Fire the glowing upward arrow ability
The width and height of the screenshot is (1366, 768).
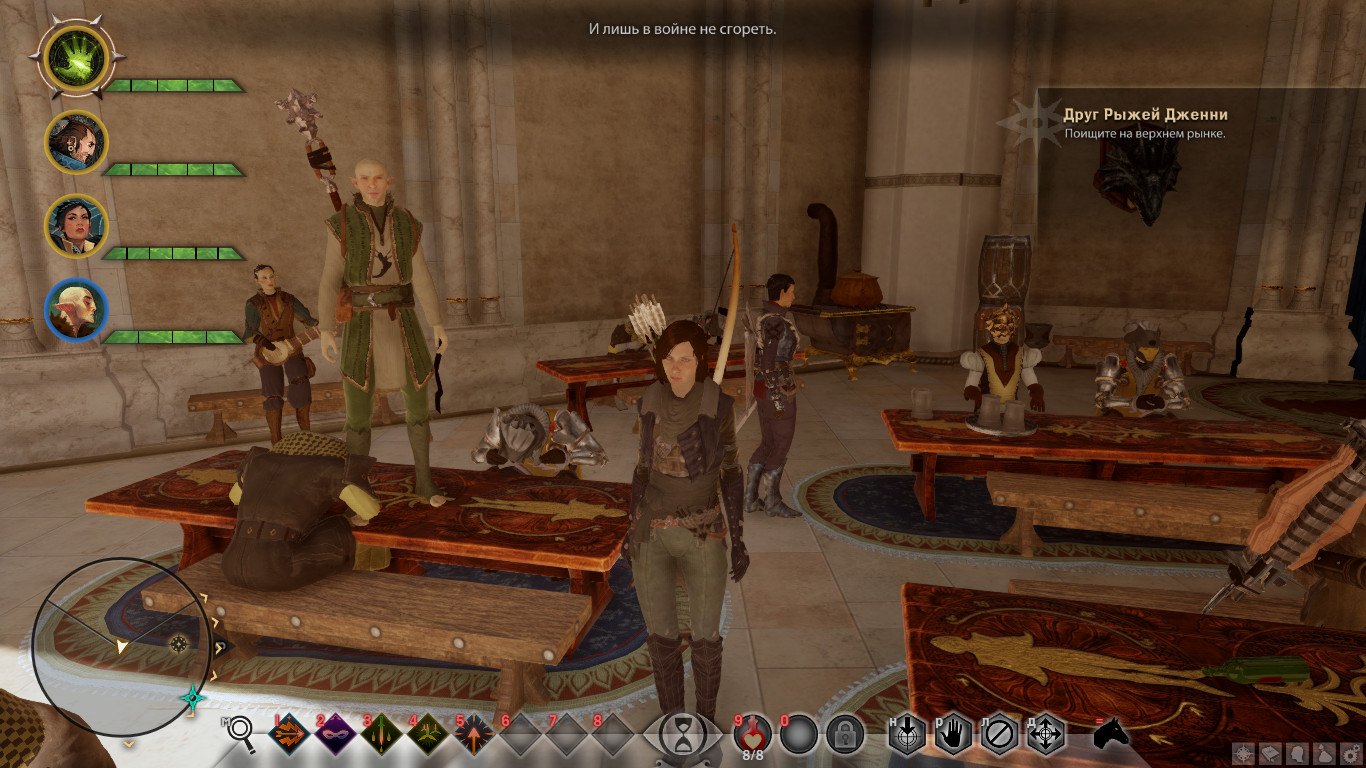pos(474,735)
